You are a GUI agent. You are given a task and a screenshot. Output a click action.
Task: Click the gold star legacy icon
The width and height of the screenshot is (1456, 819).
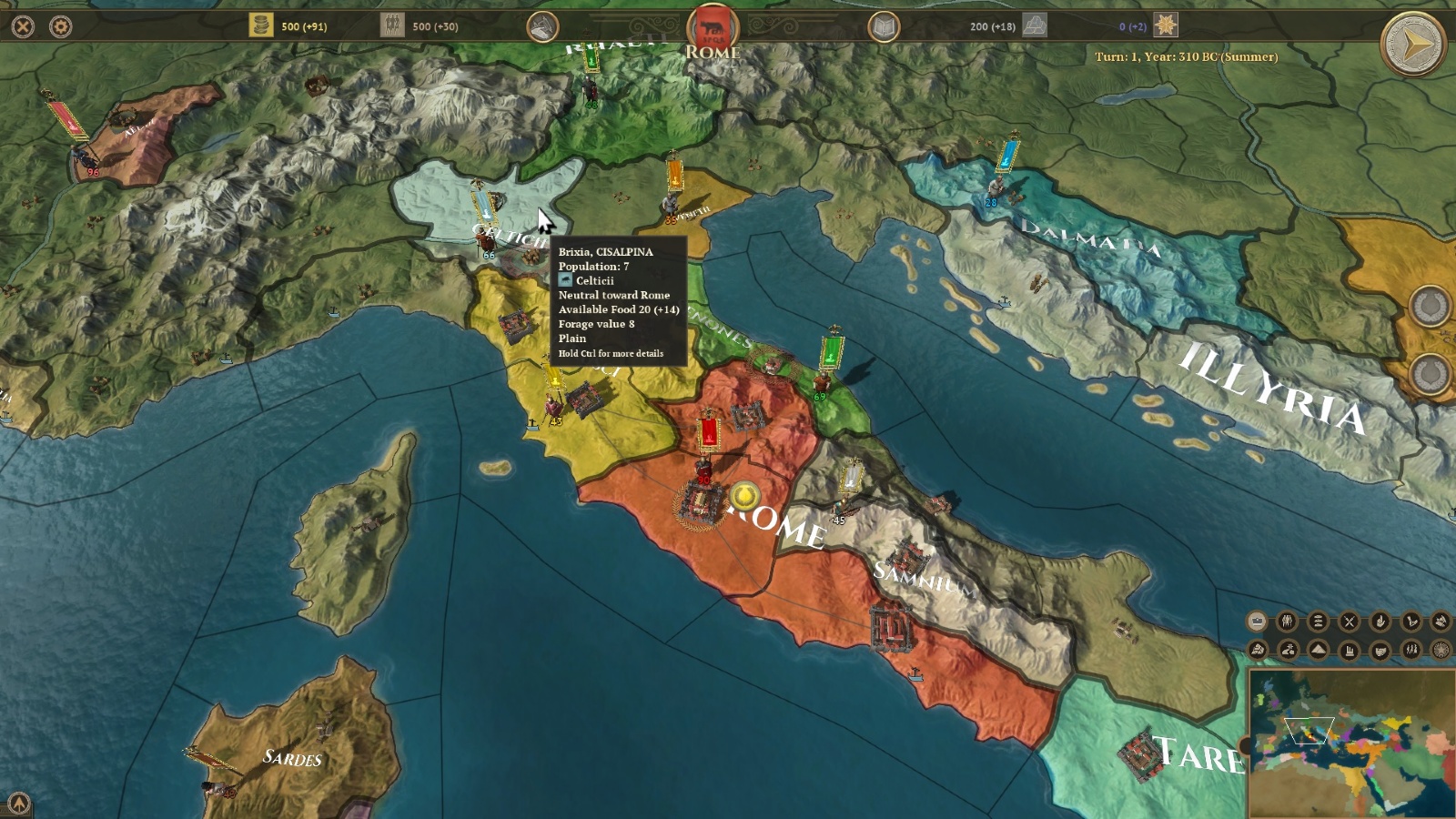click(x=1166, y=25)
